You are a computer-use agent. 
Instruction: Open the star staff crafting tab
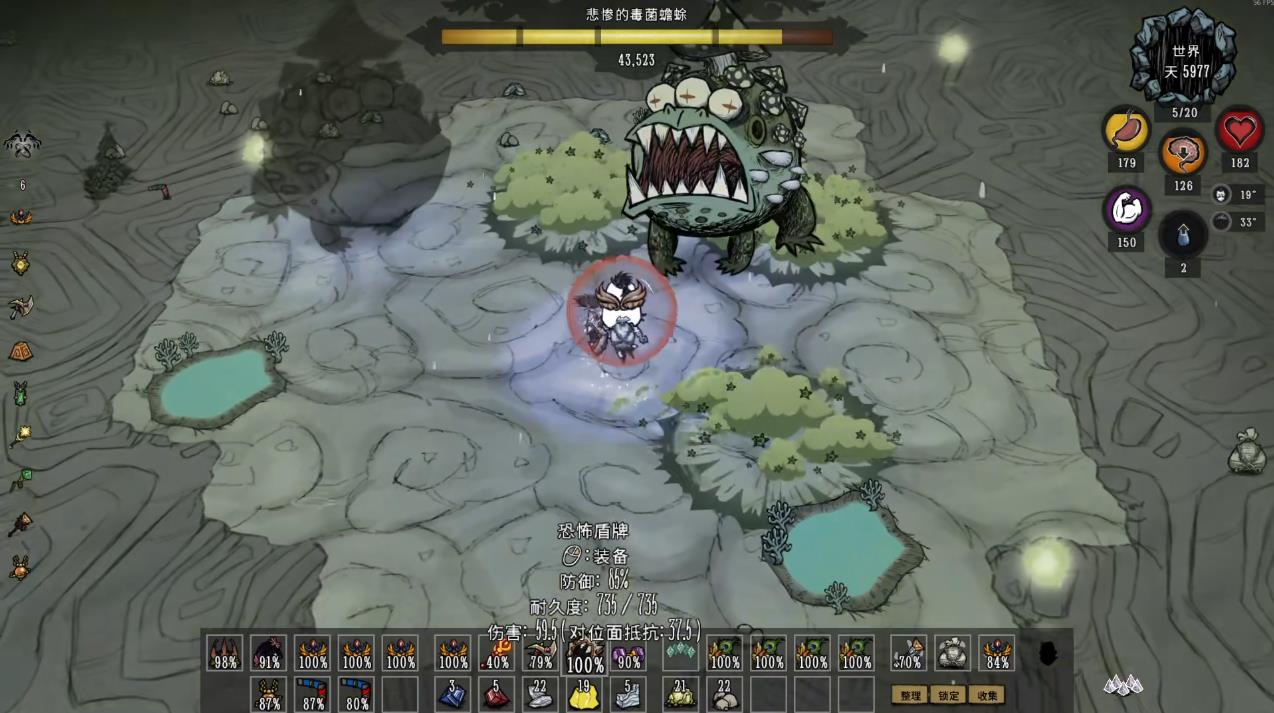click(x=20, y=435)
